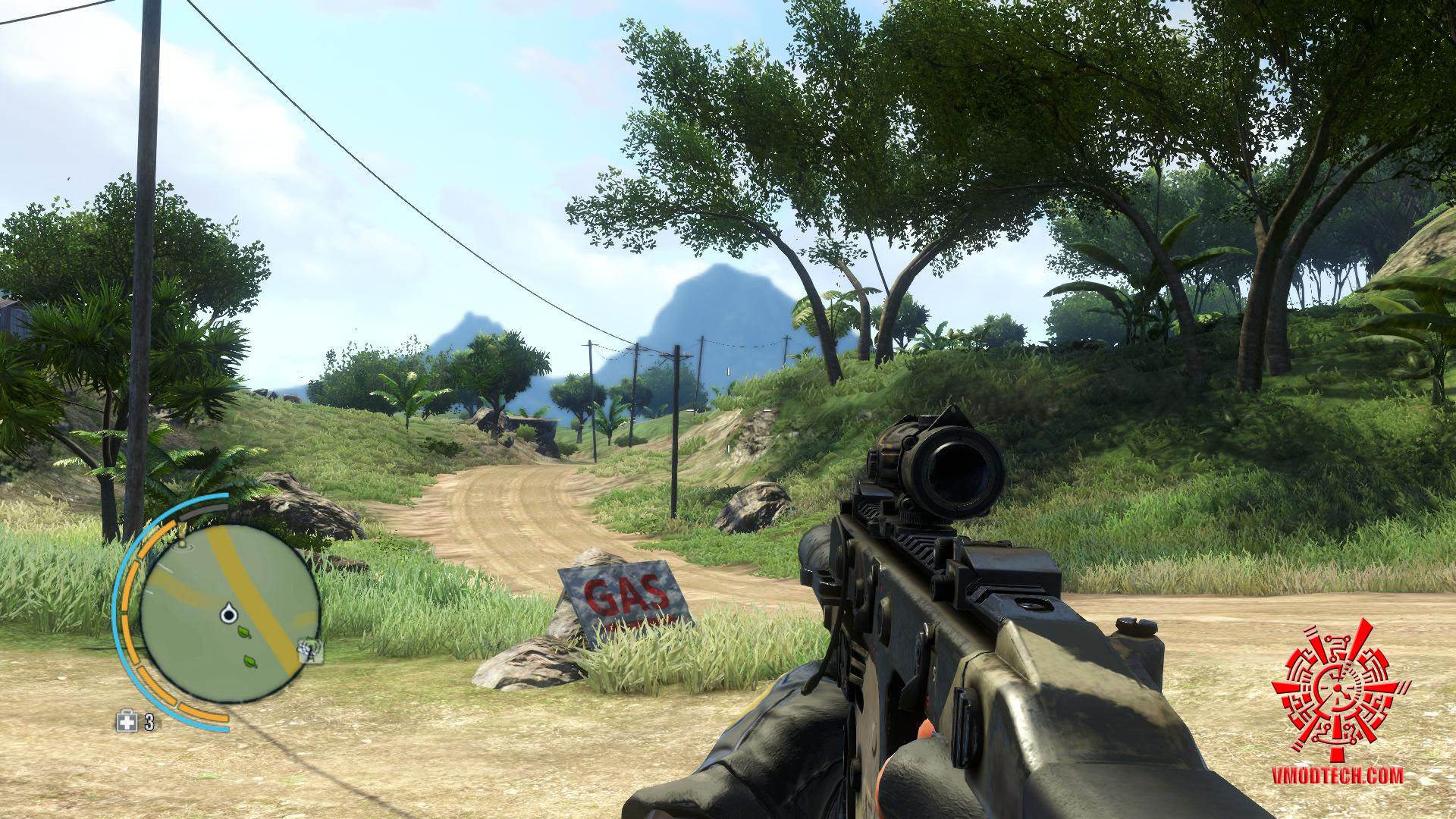Click the red VMODTECH.COM watermark logo

tap(1341, 691)
